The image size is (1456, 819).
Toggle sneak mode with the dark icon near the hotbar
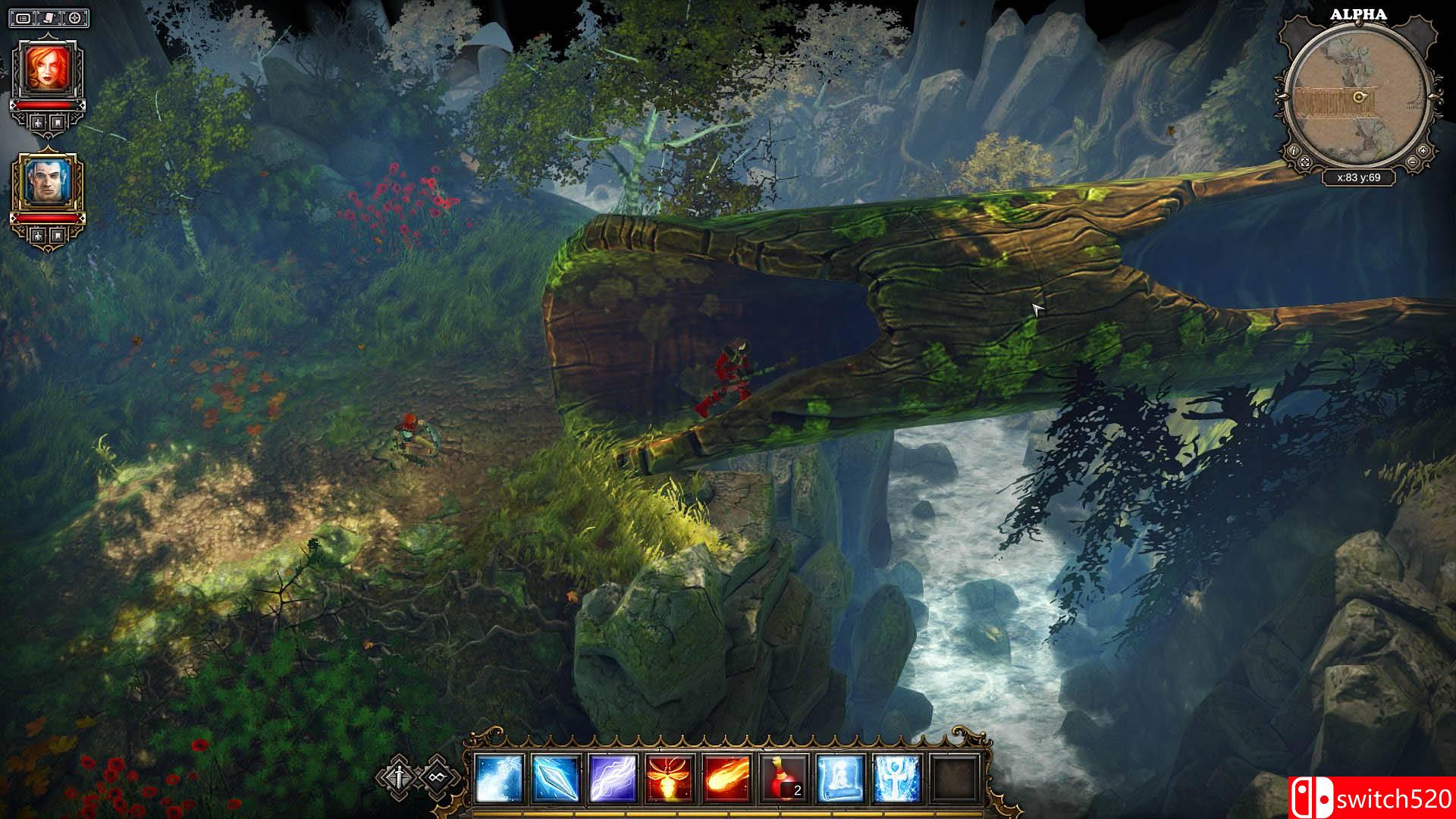point(437,778)
